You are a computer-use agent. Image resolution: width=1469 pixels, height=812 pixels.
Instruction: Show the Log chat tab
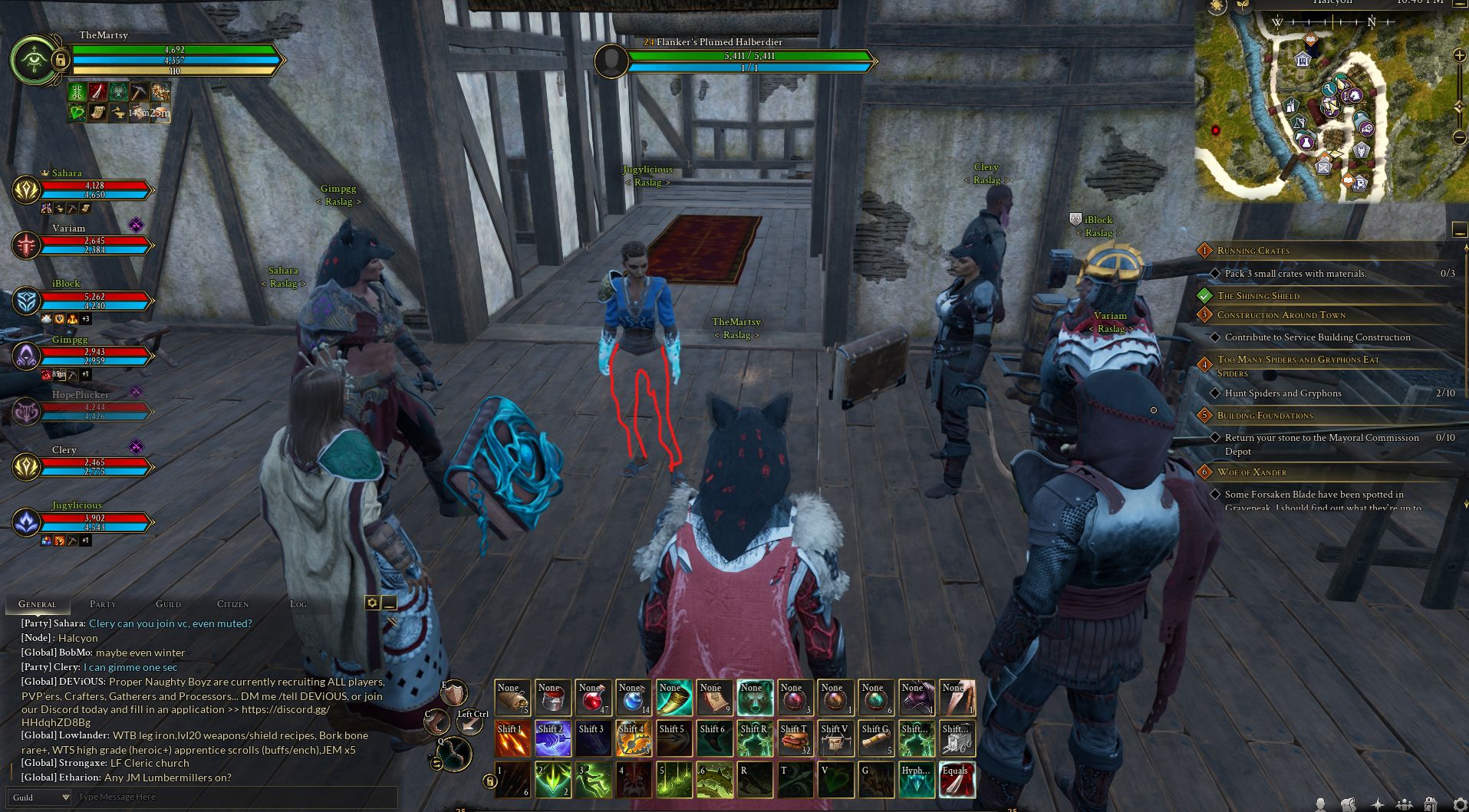[298, 604]
